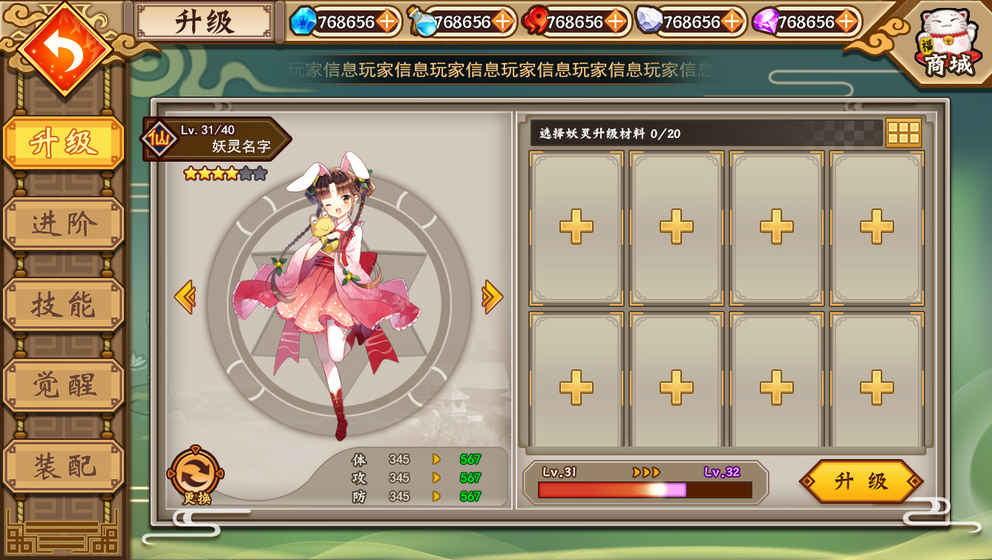Open the 装配 tab
Viewport: 992px width, 560px height.
pyautogui.click(x=64, y=465)
